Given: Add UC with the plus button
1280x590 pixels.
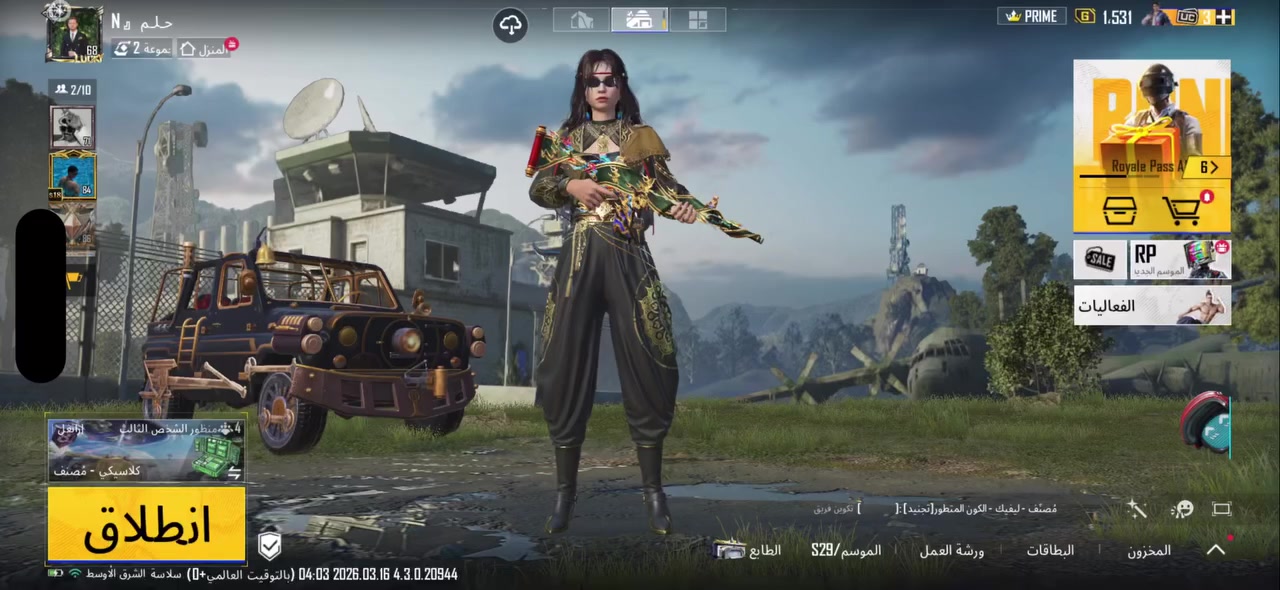Looking at the screenshot, I should point(1224,16).
